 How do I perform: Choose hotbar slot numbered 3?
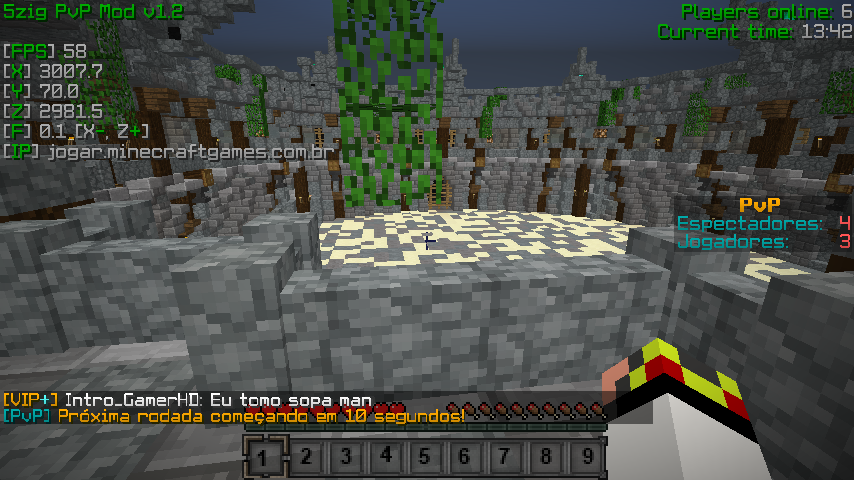click(345, 458)
